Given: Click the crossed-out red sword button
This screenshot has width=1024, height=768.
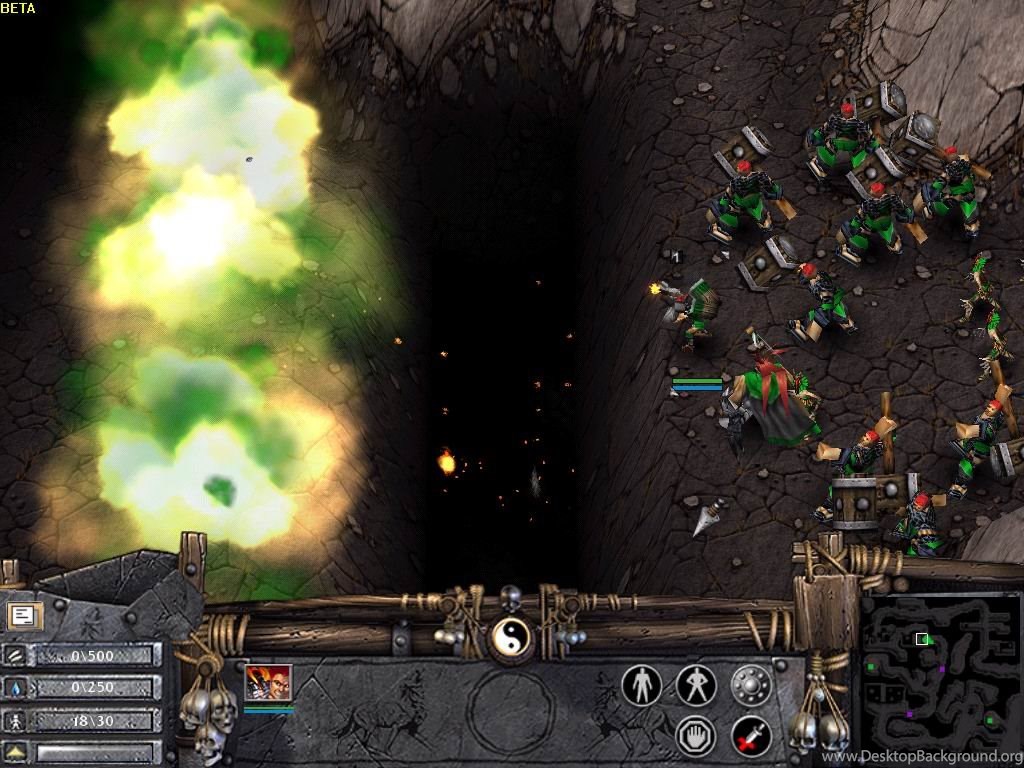Looking at the screenshot, I should [751, 736].
